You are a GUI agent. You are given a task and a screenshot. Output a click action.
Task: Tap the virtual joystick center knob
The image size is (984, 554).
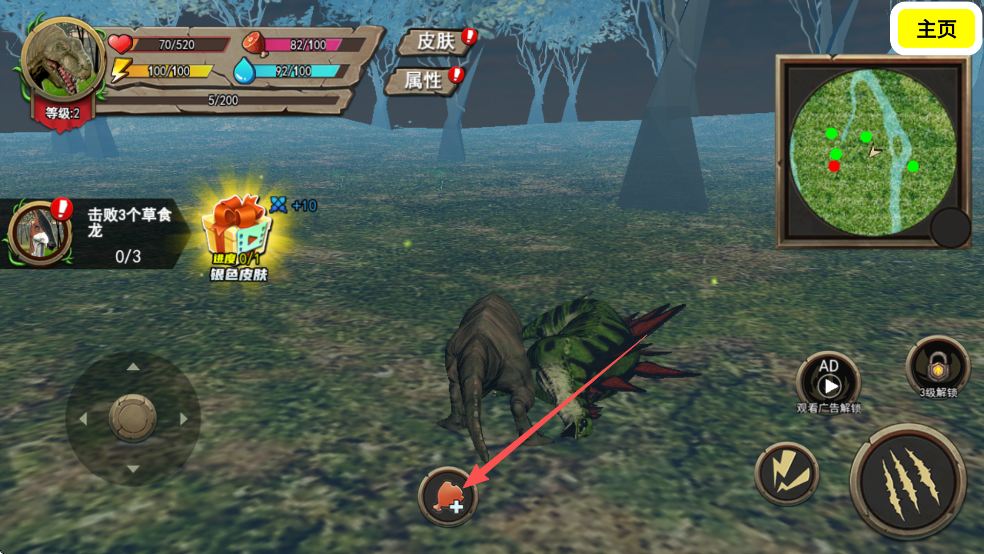coord(133,417)
